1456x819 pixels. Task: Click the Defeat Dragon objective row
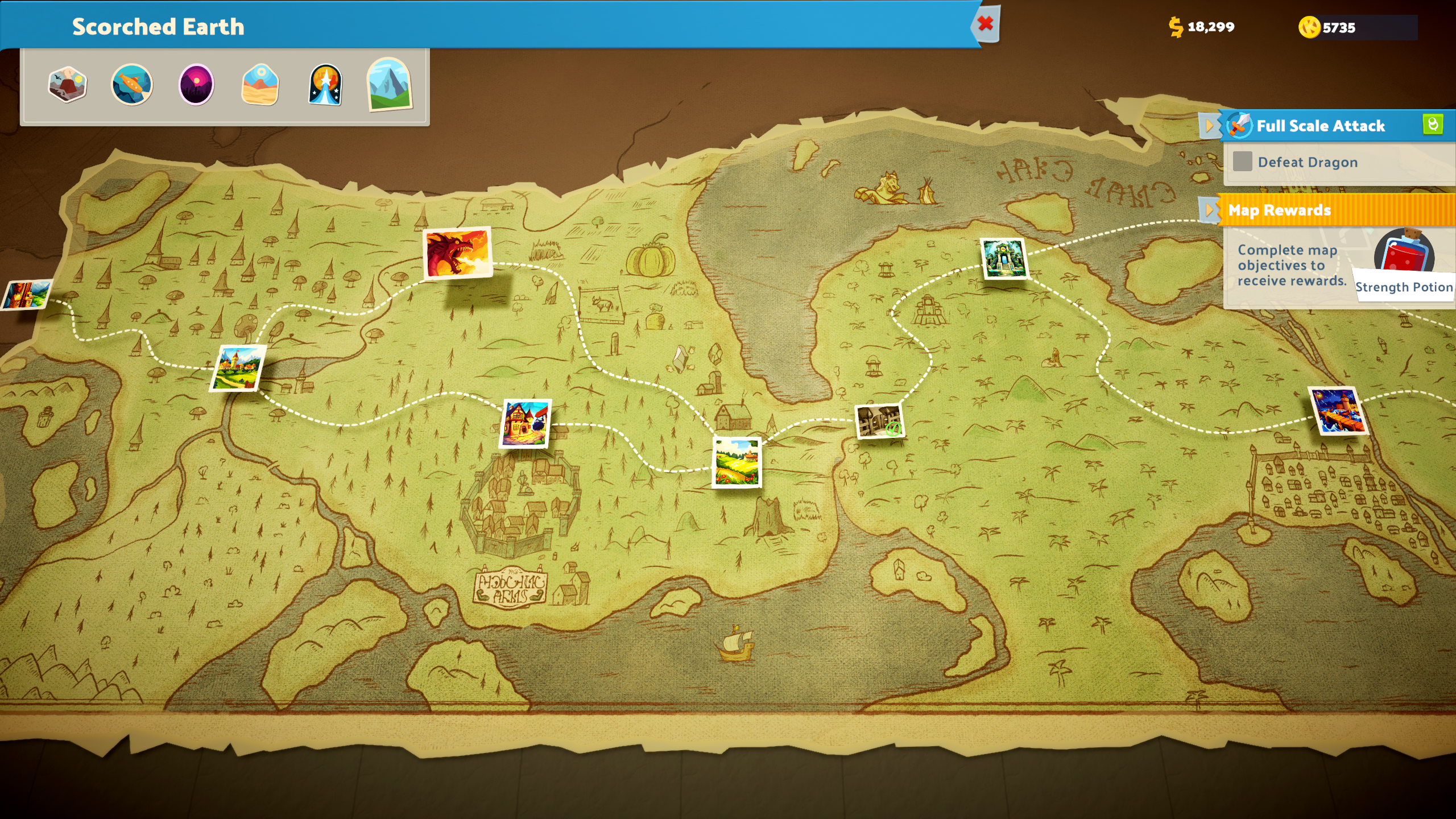(1308, 162)
